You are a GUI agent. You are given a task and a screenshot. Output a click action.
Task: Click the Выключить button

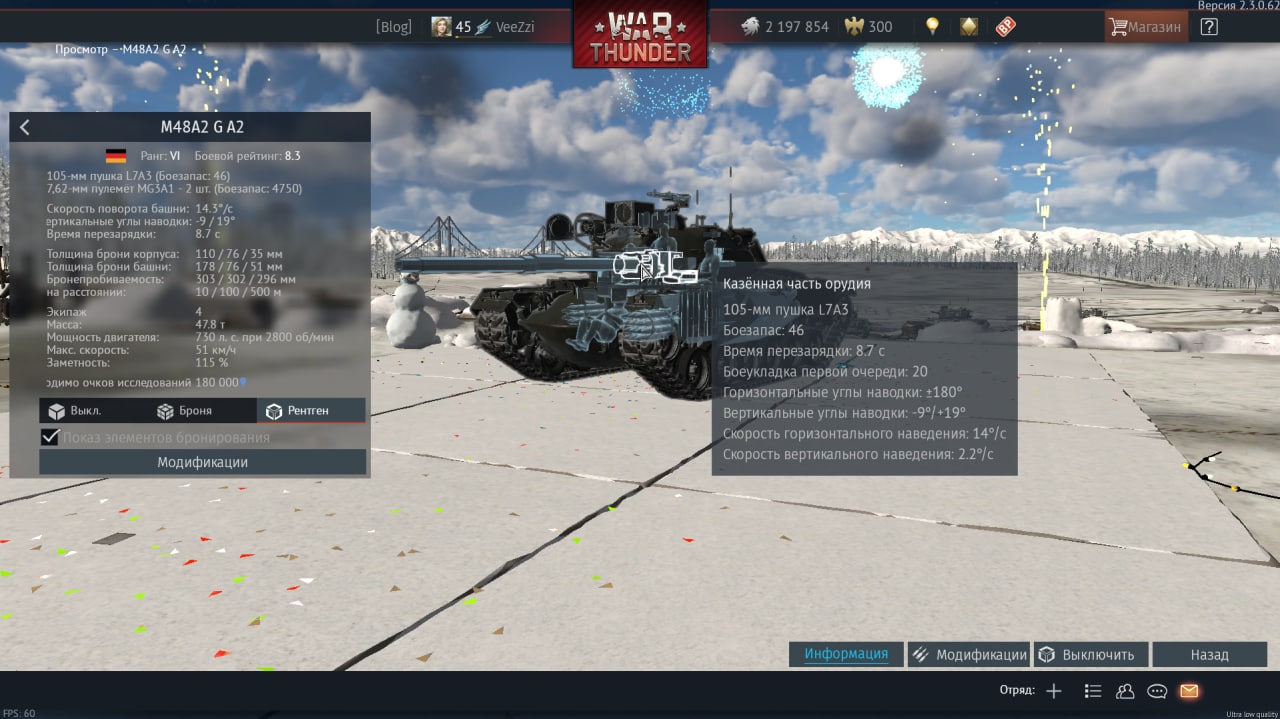point(1087,655)
